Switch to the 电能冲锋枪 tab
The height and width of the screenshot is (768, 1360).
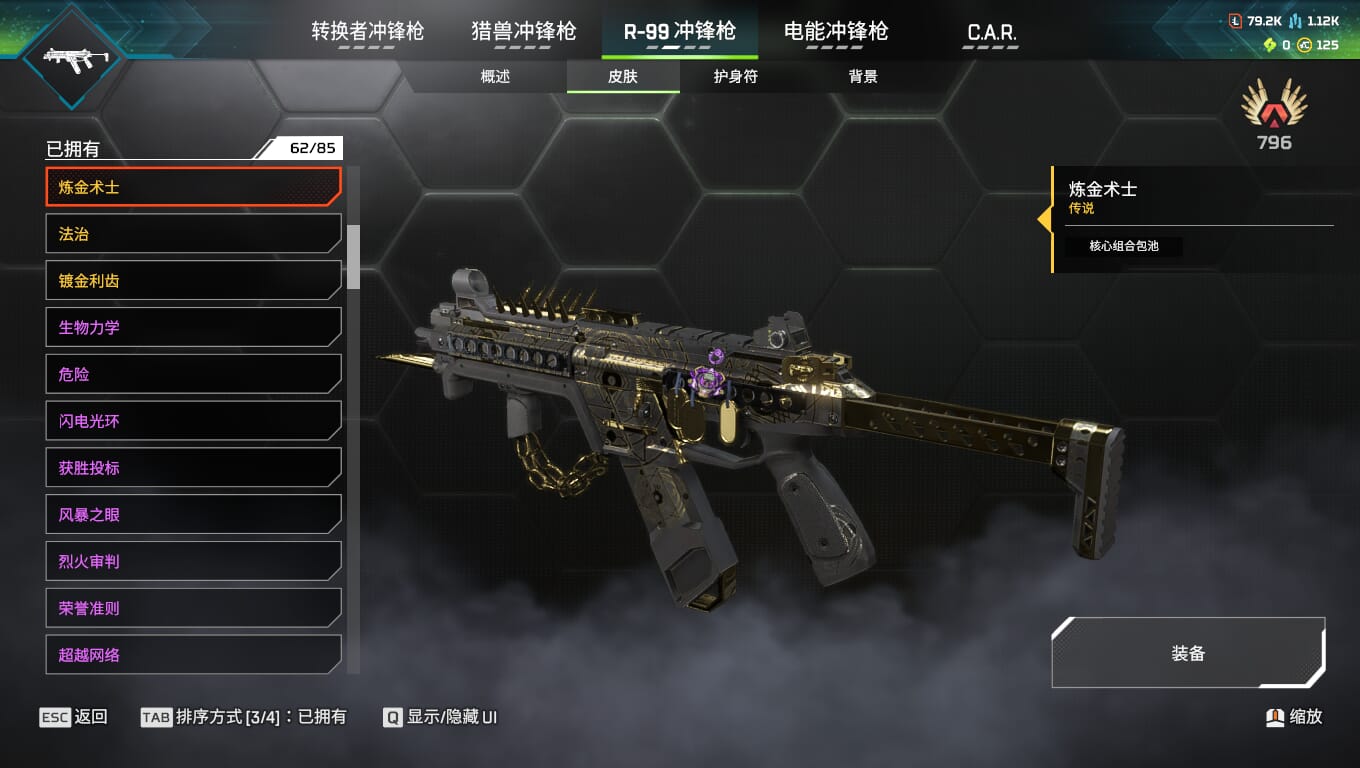coord(836,32)
